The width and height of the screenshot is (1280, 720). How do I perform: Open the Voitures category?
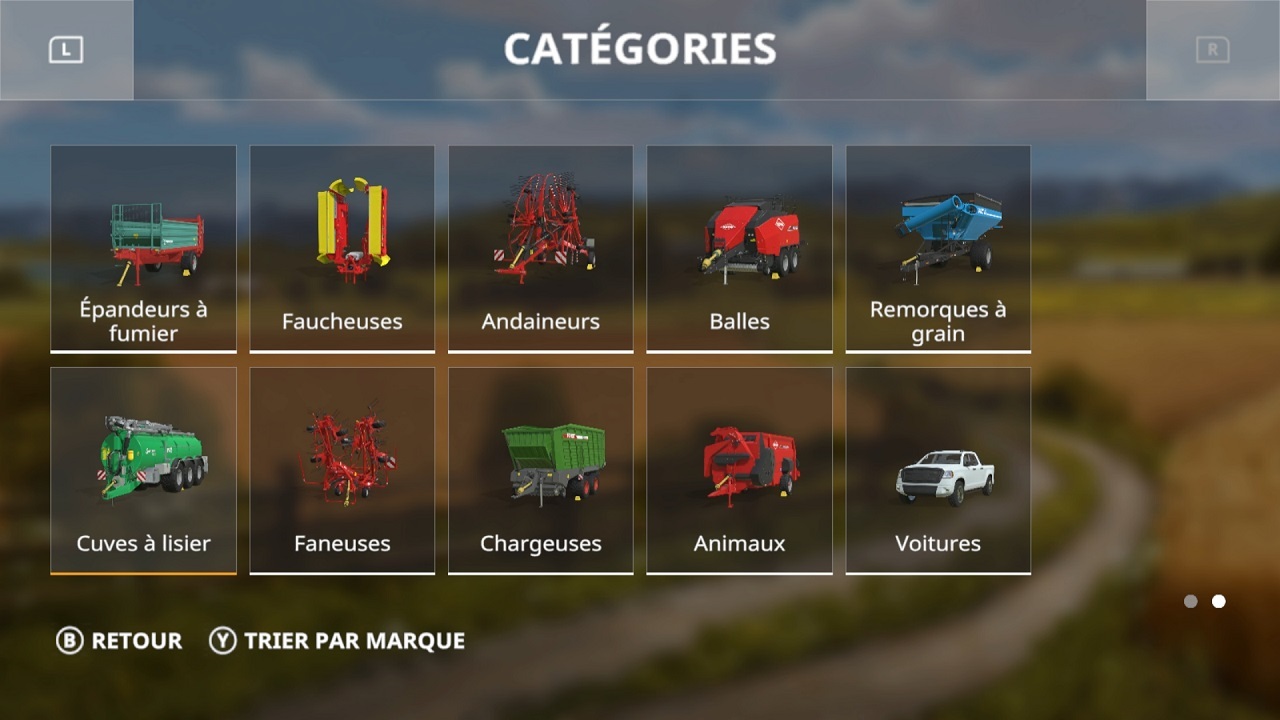pos(938,470)
